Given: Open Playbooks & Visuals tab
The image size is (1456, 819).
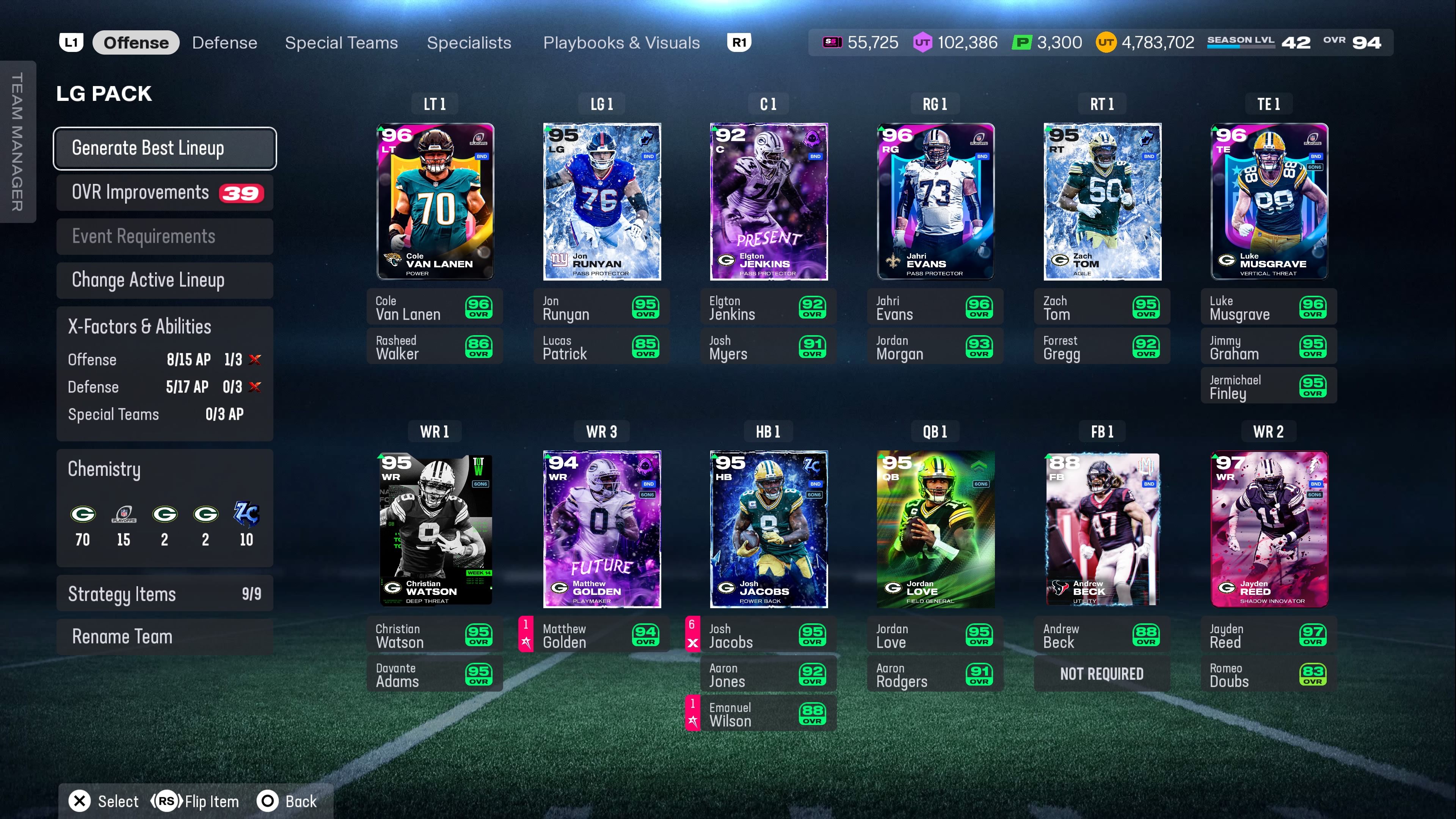Looking at the screenshot, I should [x=621, y=43].
